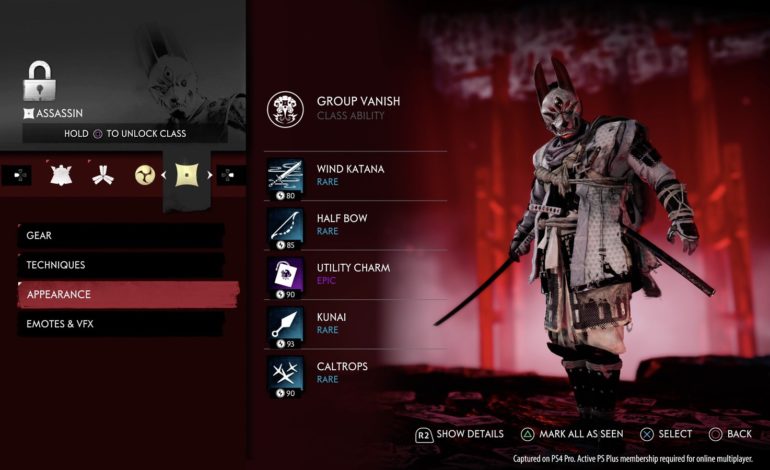Image resolution: width=770 pixels, height=470 pixels.
Task: Pick the Kunai slot
Action: (x=355, y=324)
